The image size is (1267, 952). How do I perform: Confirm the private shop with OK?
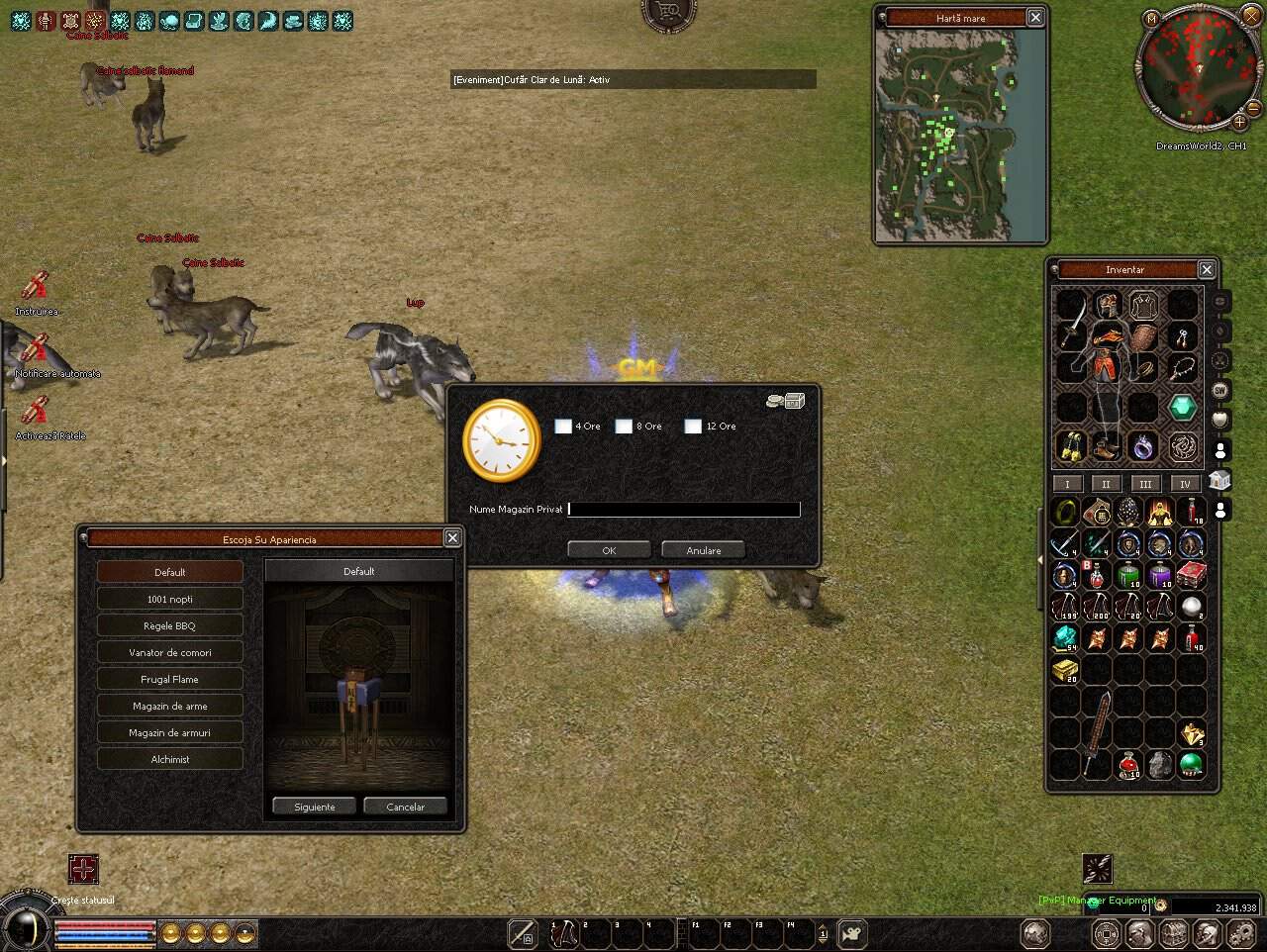tap(609, 550)
